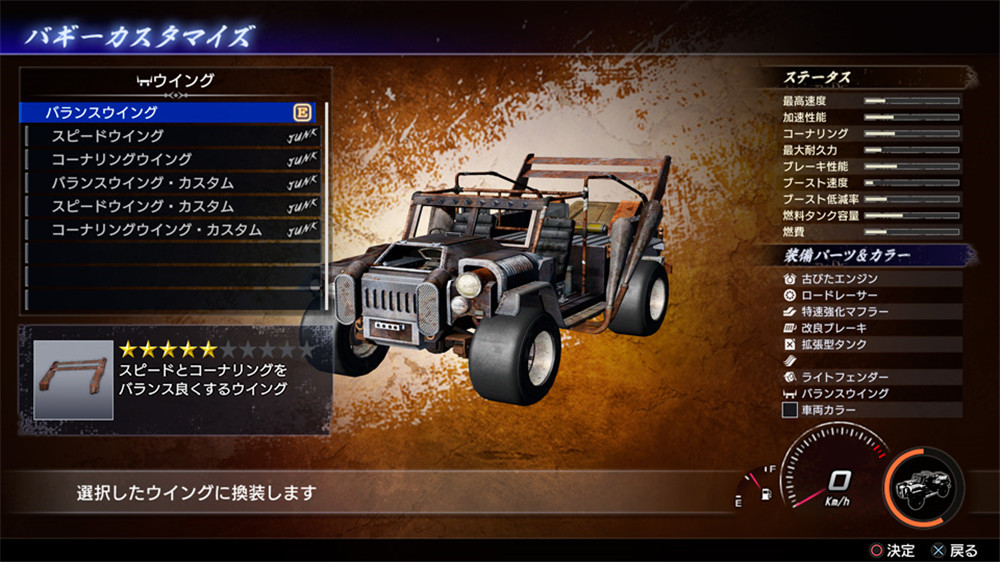
Task: Choose the スピードウイング・カスタム wing
Action: coord(170,206)
